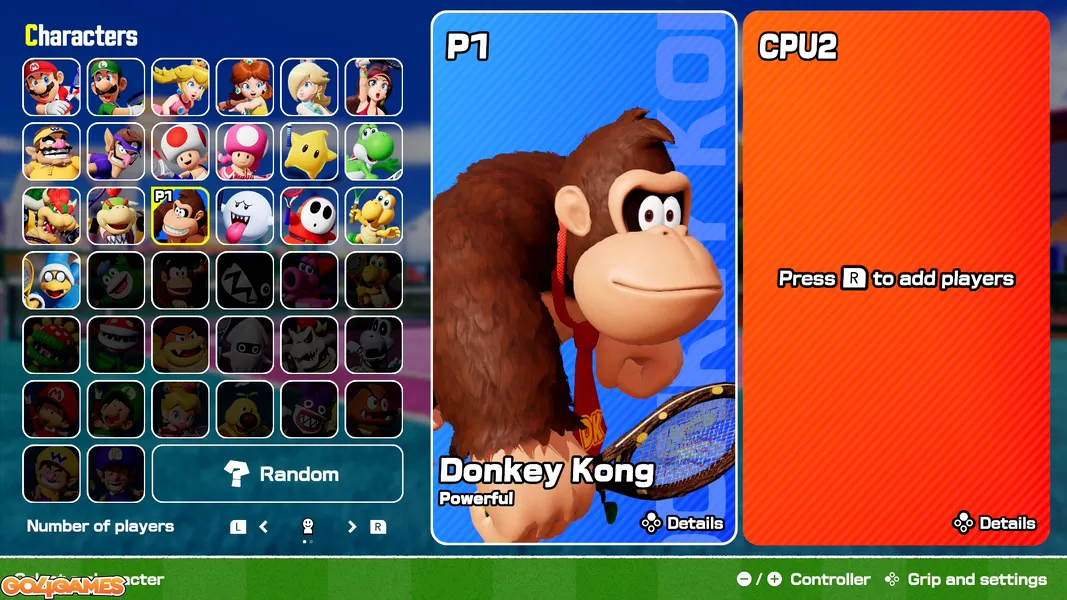
Task: Select Boo ghost character
Action: click(x=245, y=216)
